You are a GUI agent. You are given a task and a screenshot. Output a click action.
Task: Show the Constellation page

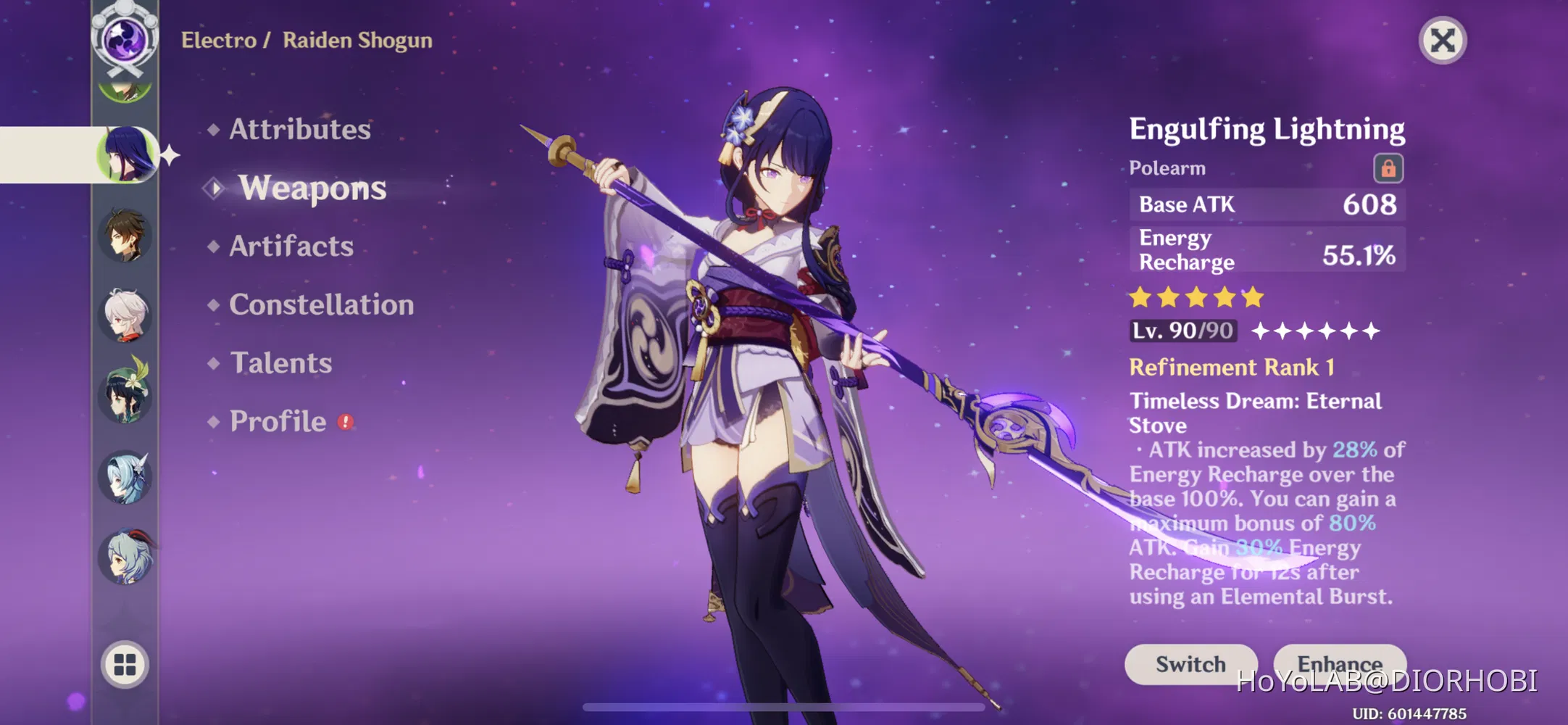tap(321, 304)
